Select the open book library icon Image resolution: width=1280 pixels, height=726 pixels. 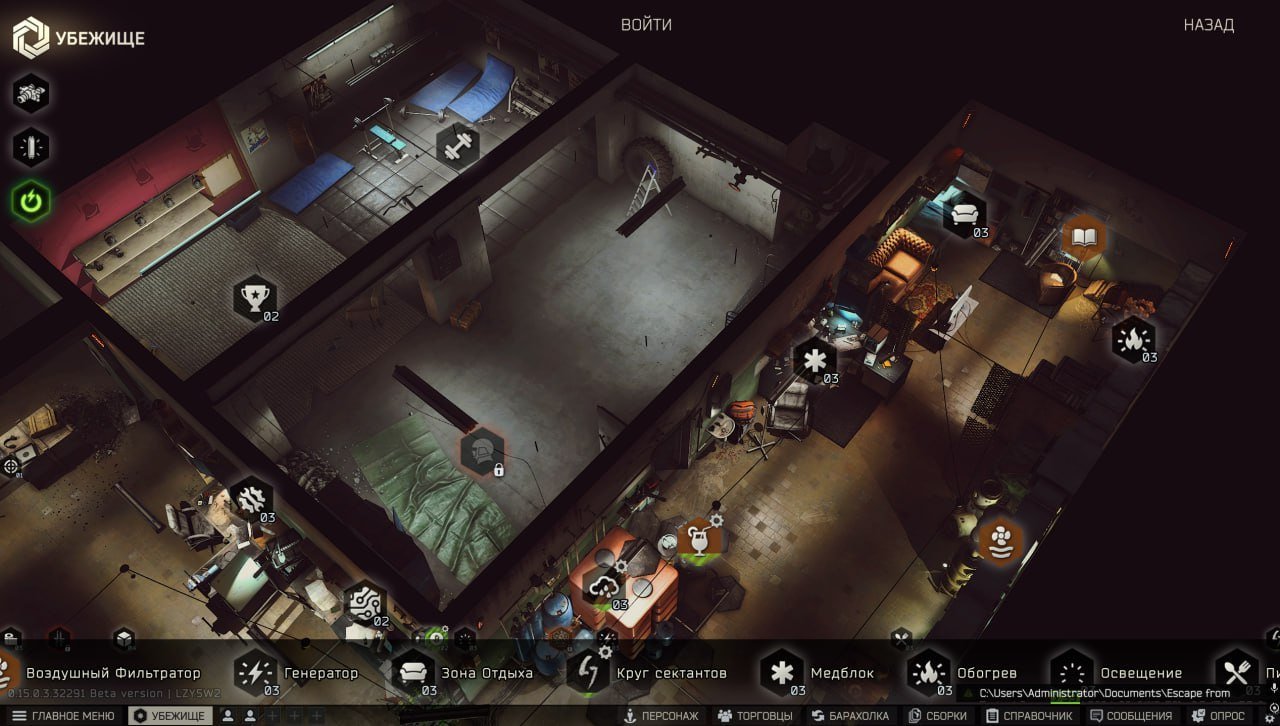coord(1084,237)
